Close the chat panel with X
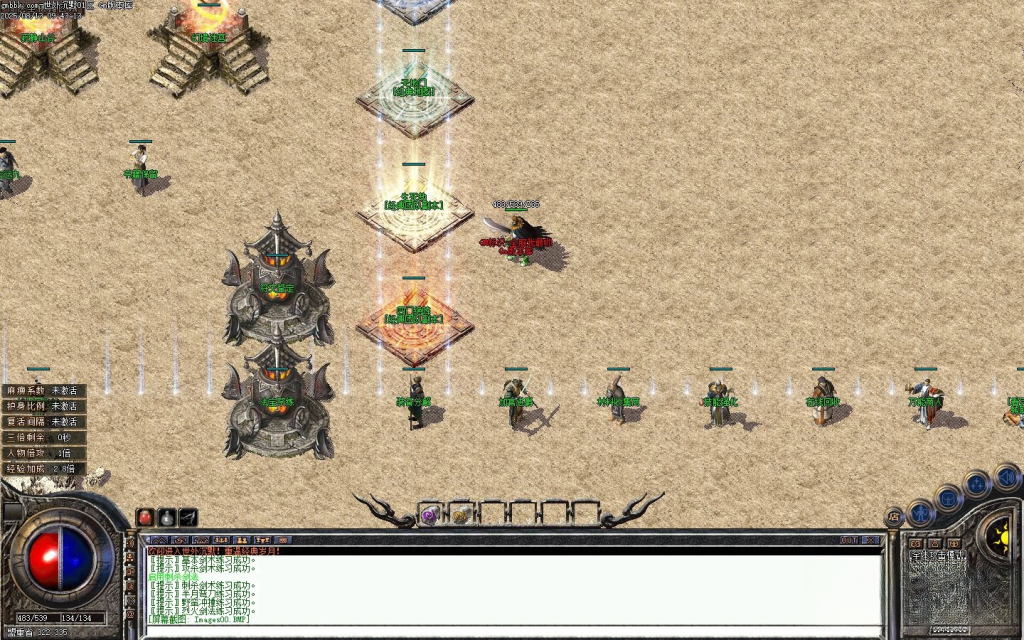Screen dimensions: 1024x640 (x=872, y=540)
